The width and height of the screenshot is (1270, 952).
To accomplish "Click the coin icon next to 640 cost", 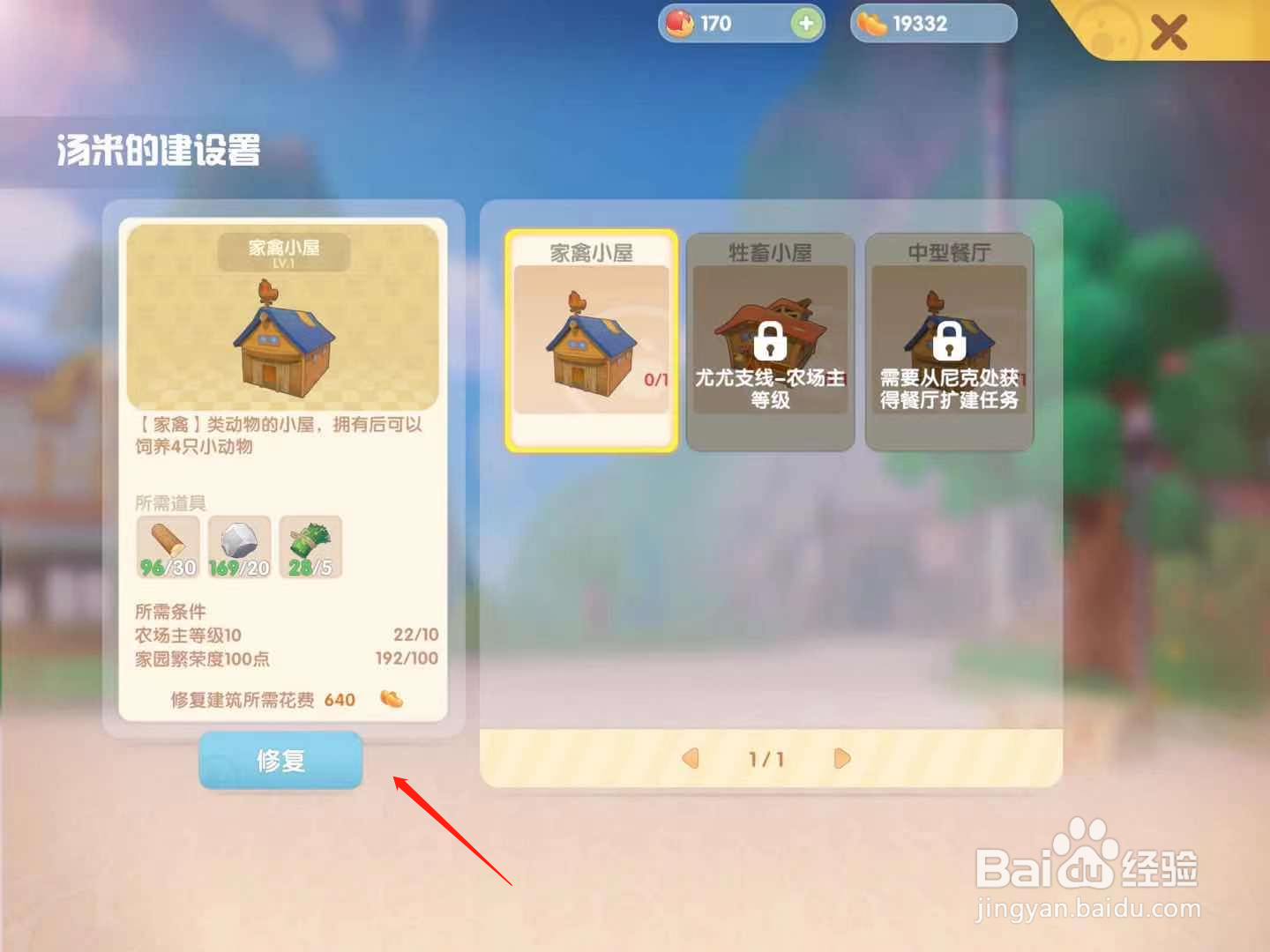I will click(391, 699).
